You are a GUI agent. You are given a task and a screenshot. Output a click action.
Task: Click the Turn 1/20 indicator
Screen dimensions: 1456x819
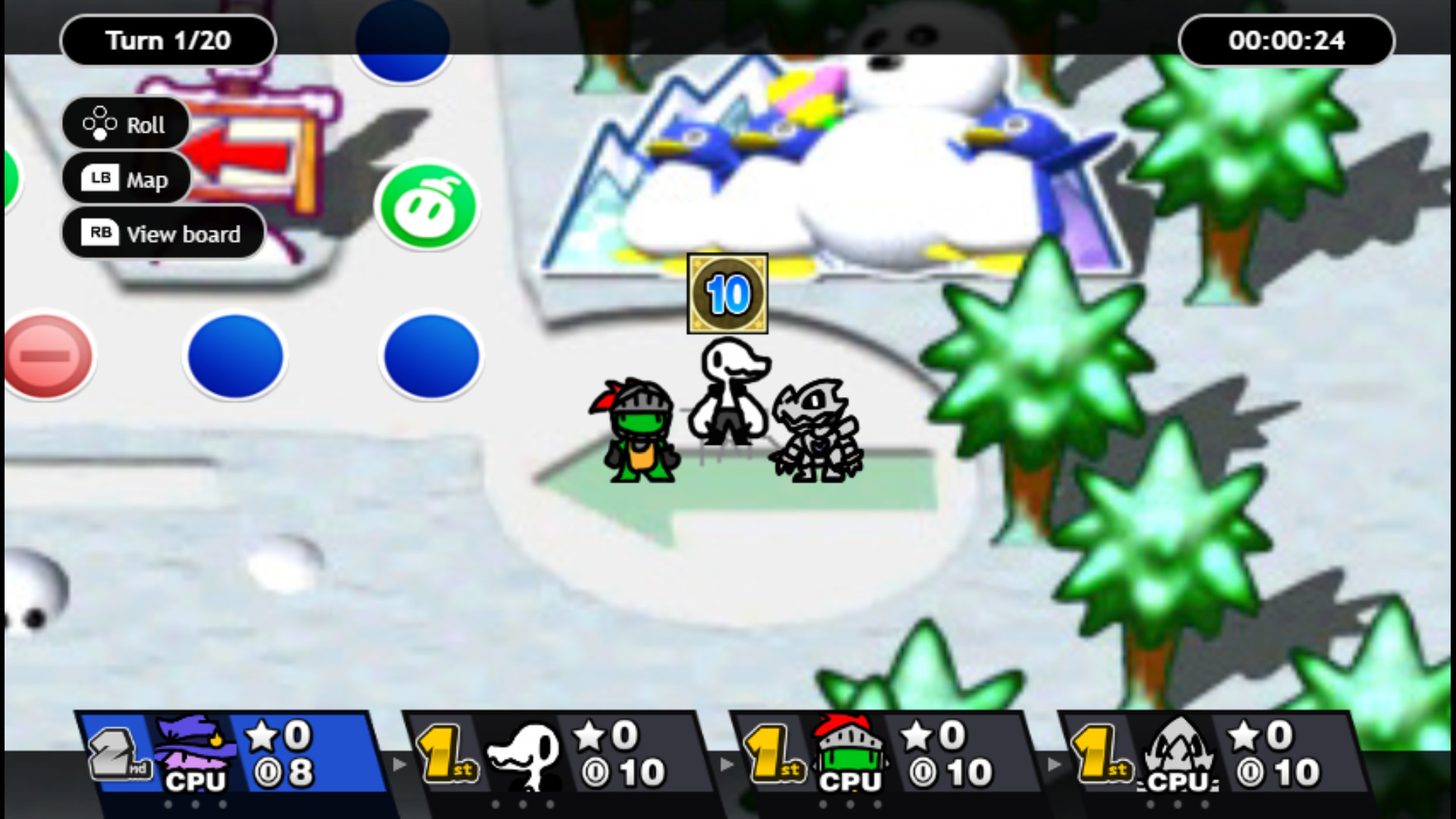coord(168,40)
